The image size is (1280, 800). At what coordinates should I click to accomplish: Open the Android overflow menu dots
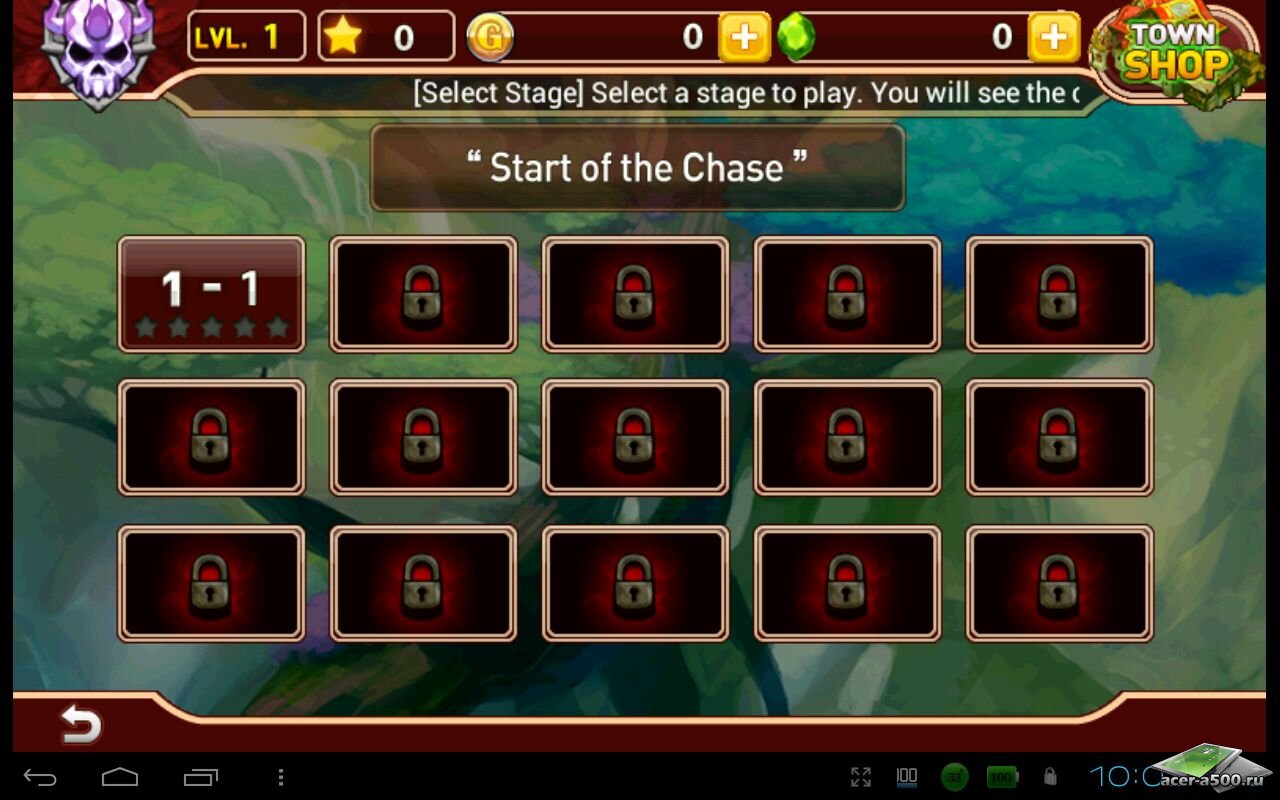[281, 777]
